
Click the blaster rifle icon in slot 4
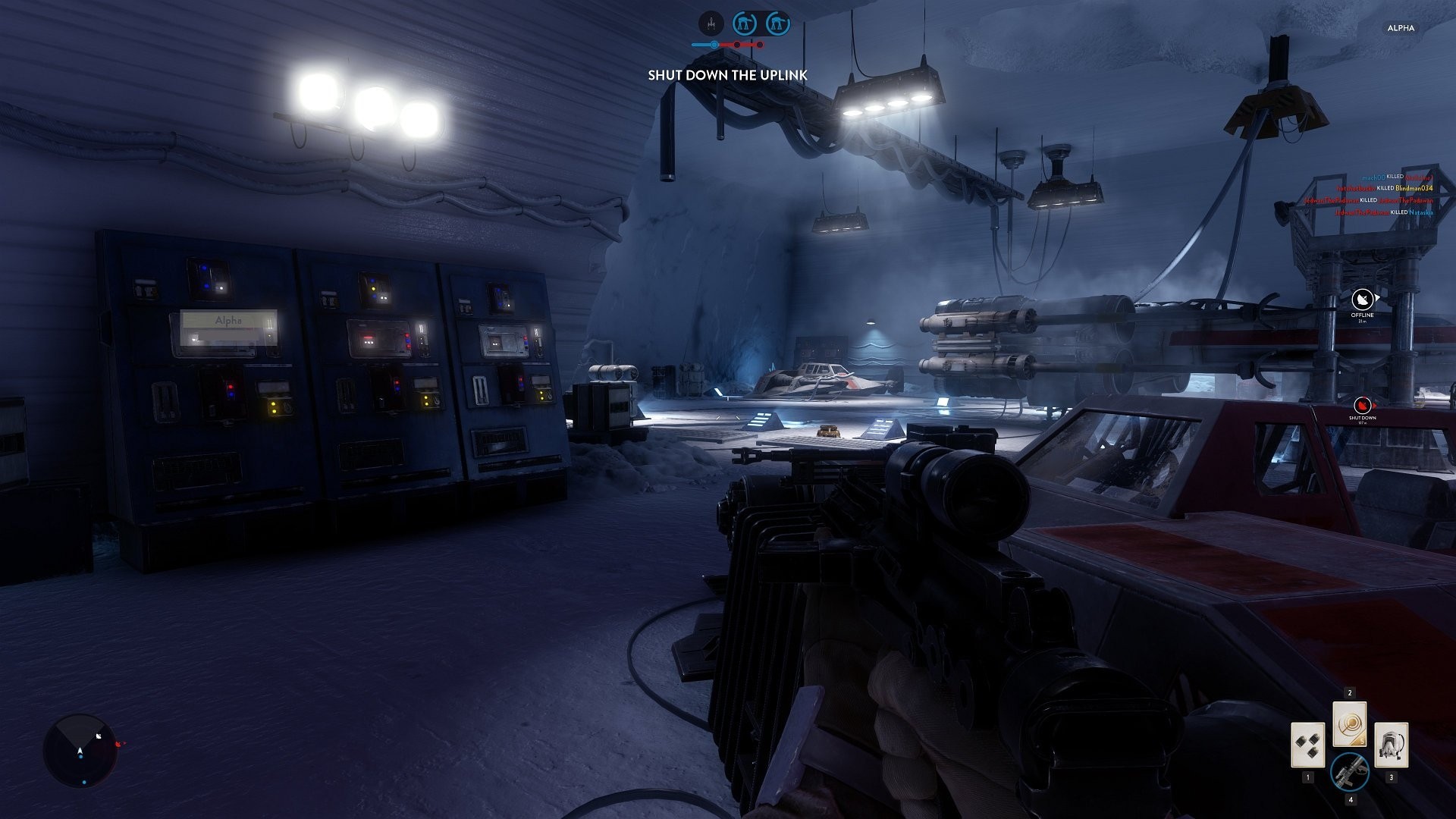(1351, 772)
